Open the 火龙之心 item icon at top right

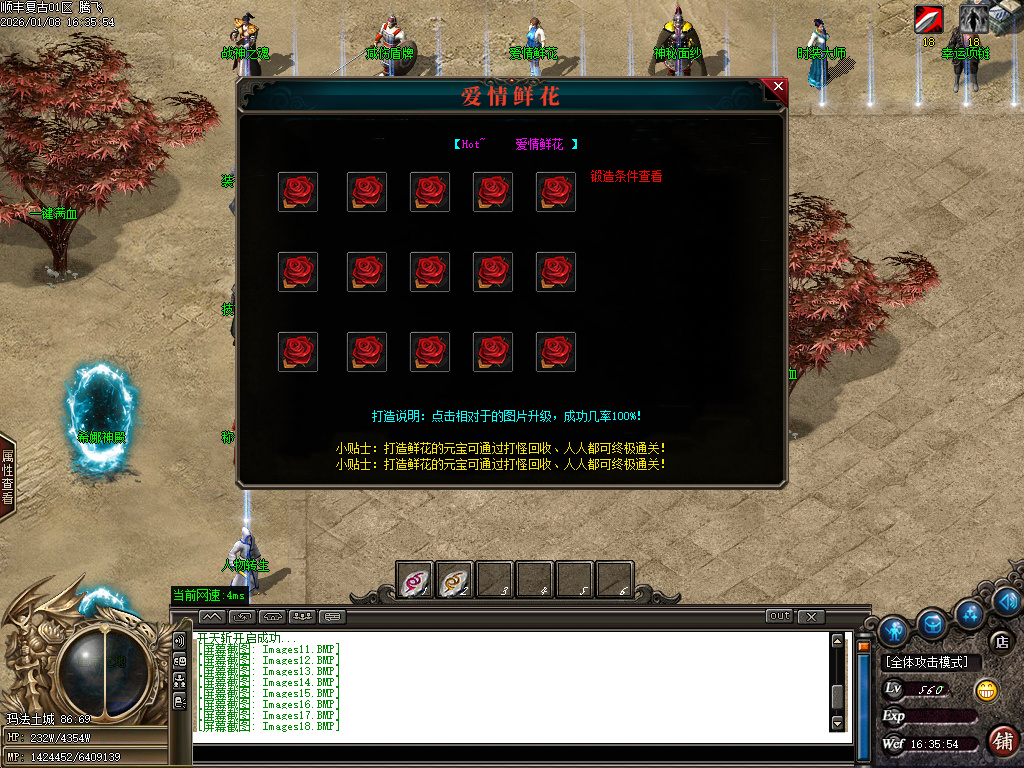click(928, 19)
